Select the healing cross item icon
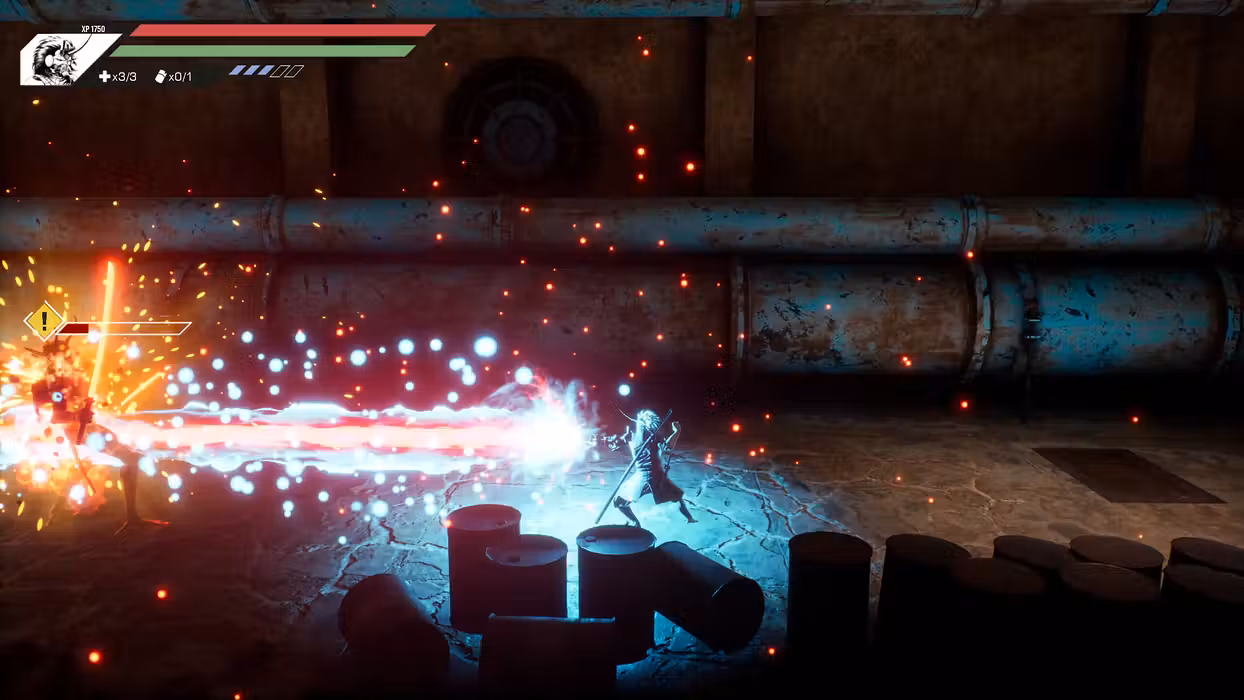 tap(104, 77)
